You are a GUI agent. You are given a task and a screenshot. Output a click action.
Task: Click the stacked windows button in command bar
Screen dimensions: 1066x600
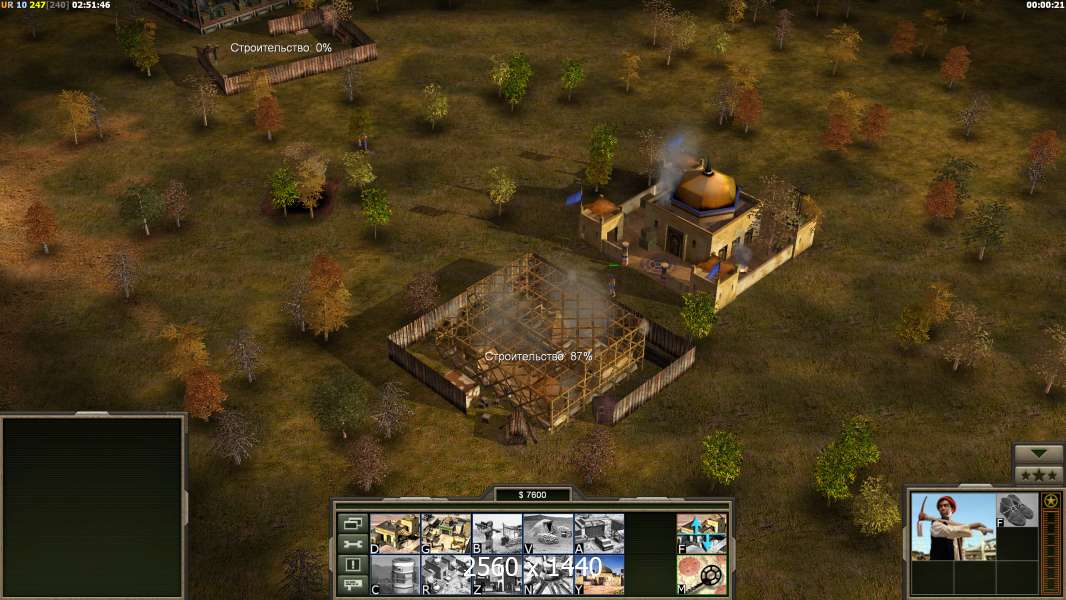pyautogui.click(x=352, y=523)
